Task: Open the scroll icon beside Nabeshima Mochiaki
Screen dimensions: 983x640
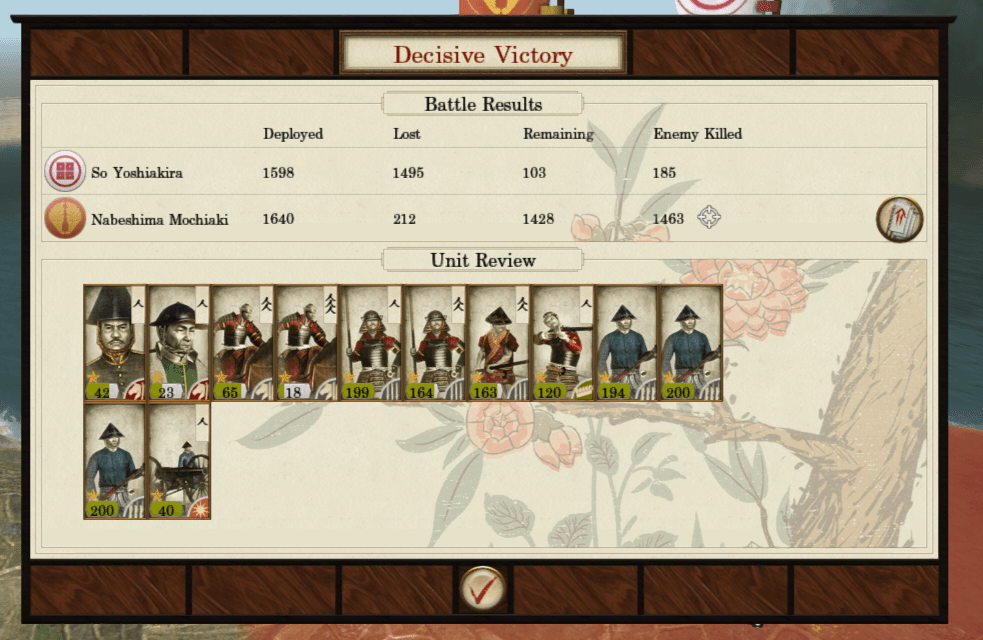Action: pos(899,219)
